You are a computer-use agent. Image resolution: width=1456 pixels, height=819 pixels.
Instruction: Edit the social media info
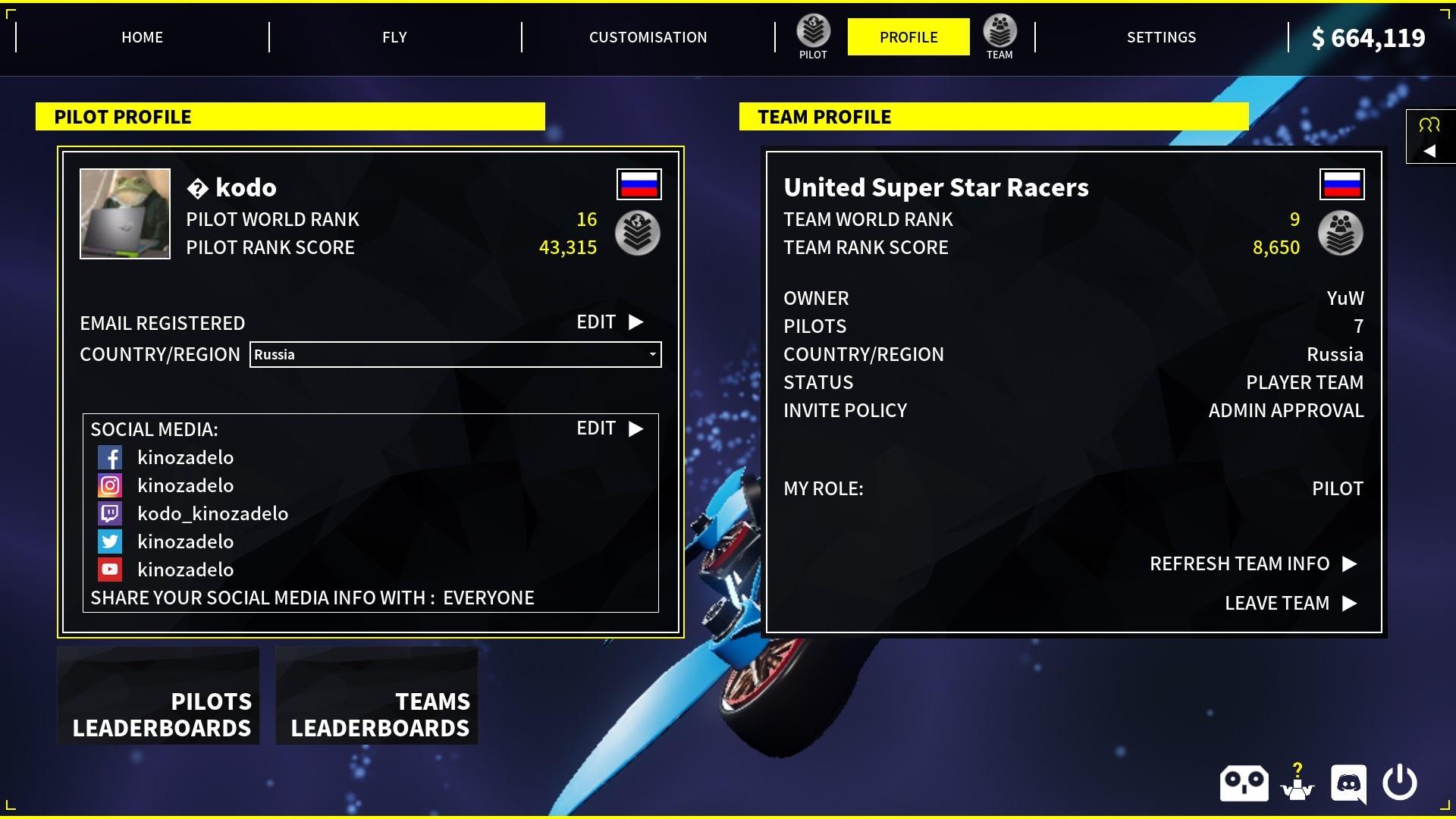point(610,428)
